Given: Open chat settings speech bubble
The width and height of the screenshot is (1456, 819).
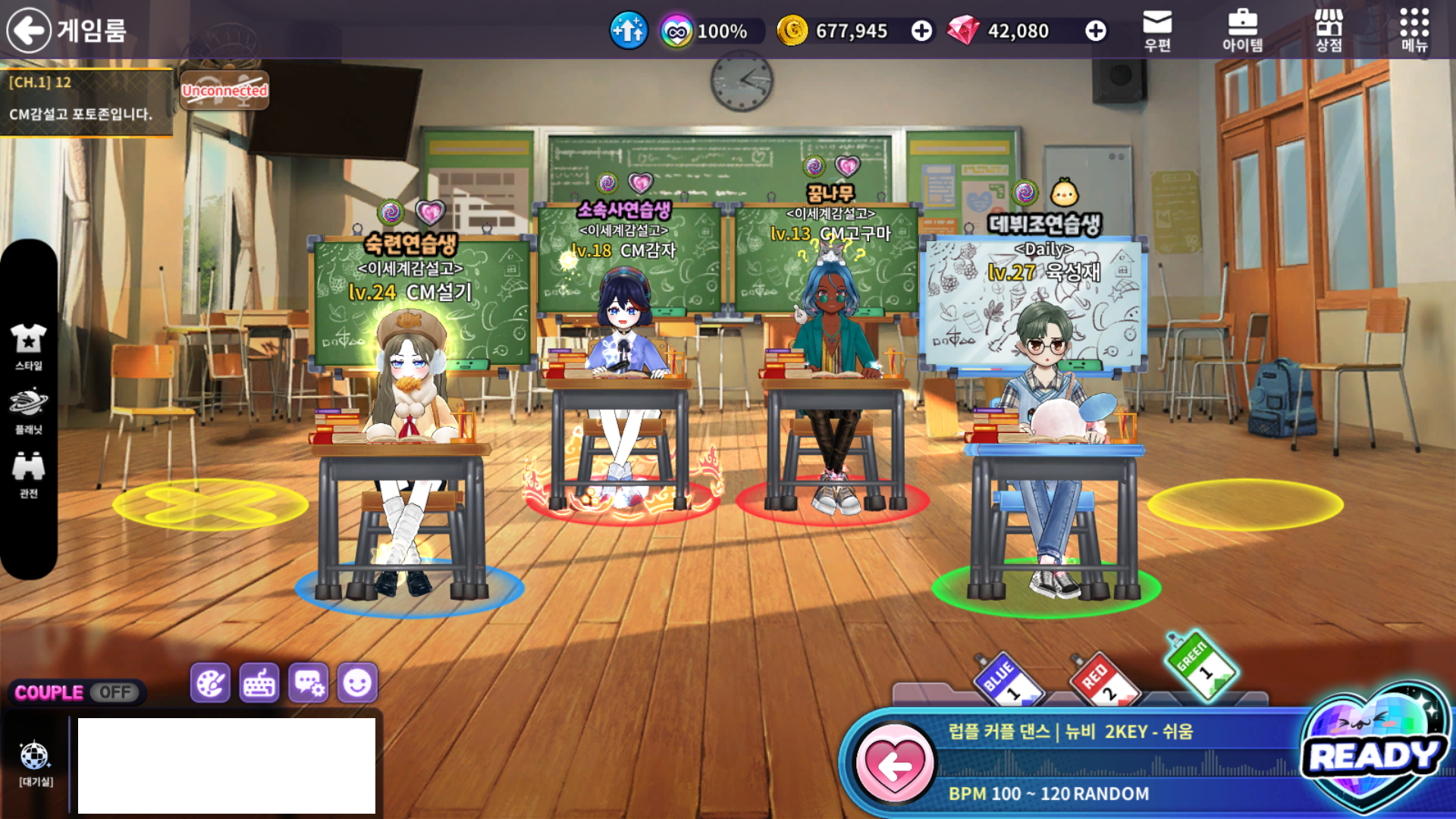Looking at the screenshot, I should pyautogui.click(x=309, y=683).
